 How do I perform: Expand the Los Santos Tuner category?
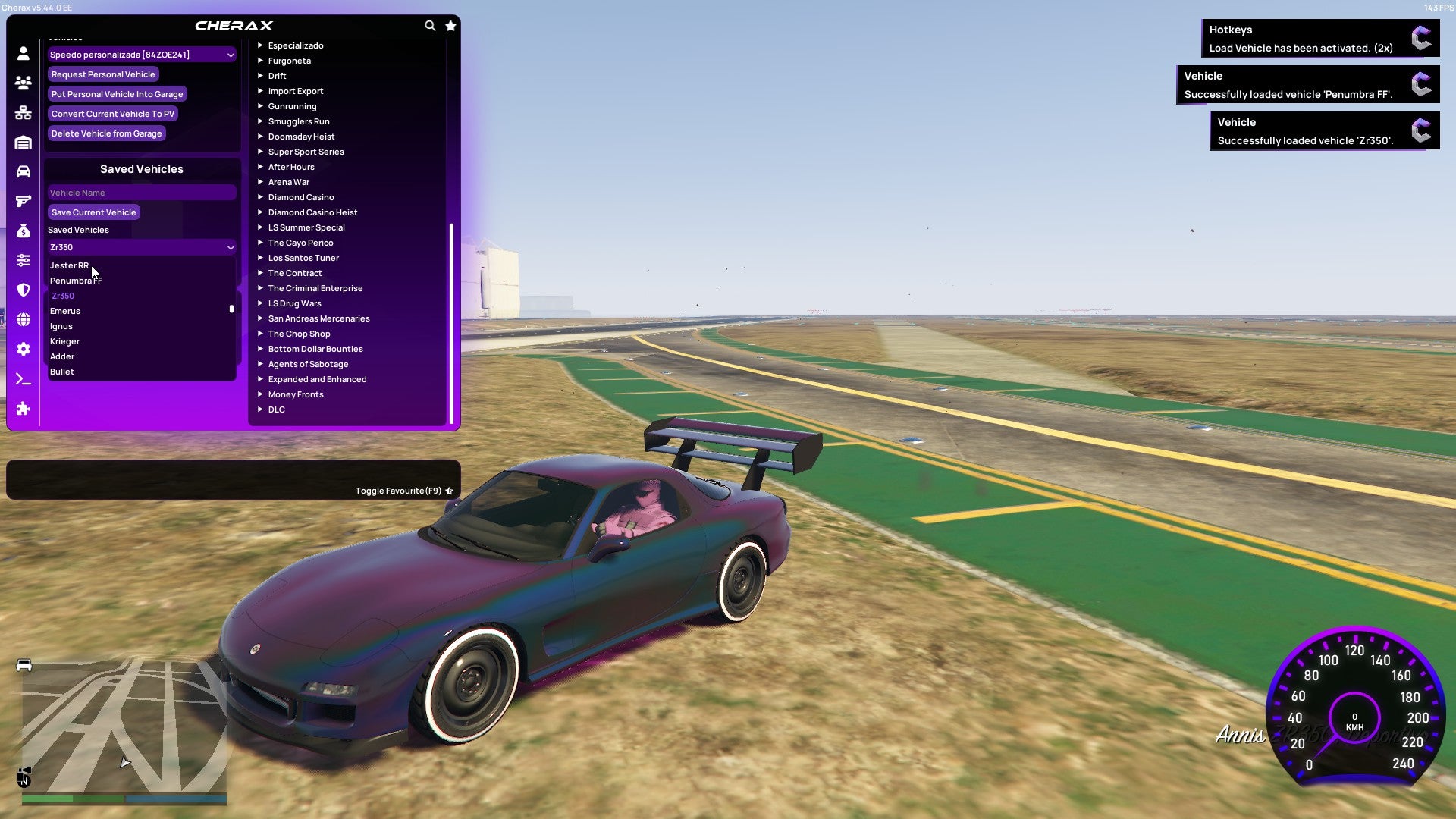(x=303, y=258)
